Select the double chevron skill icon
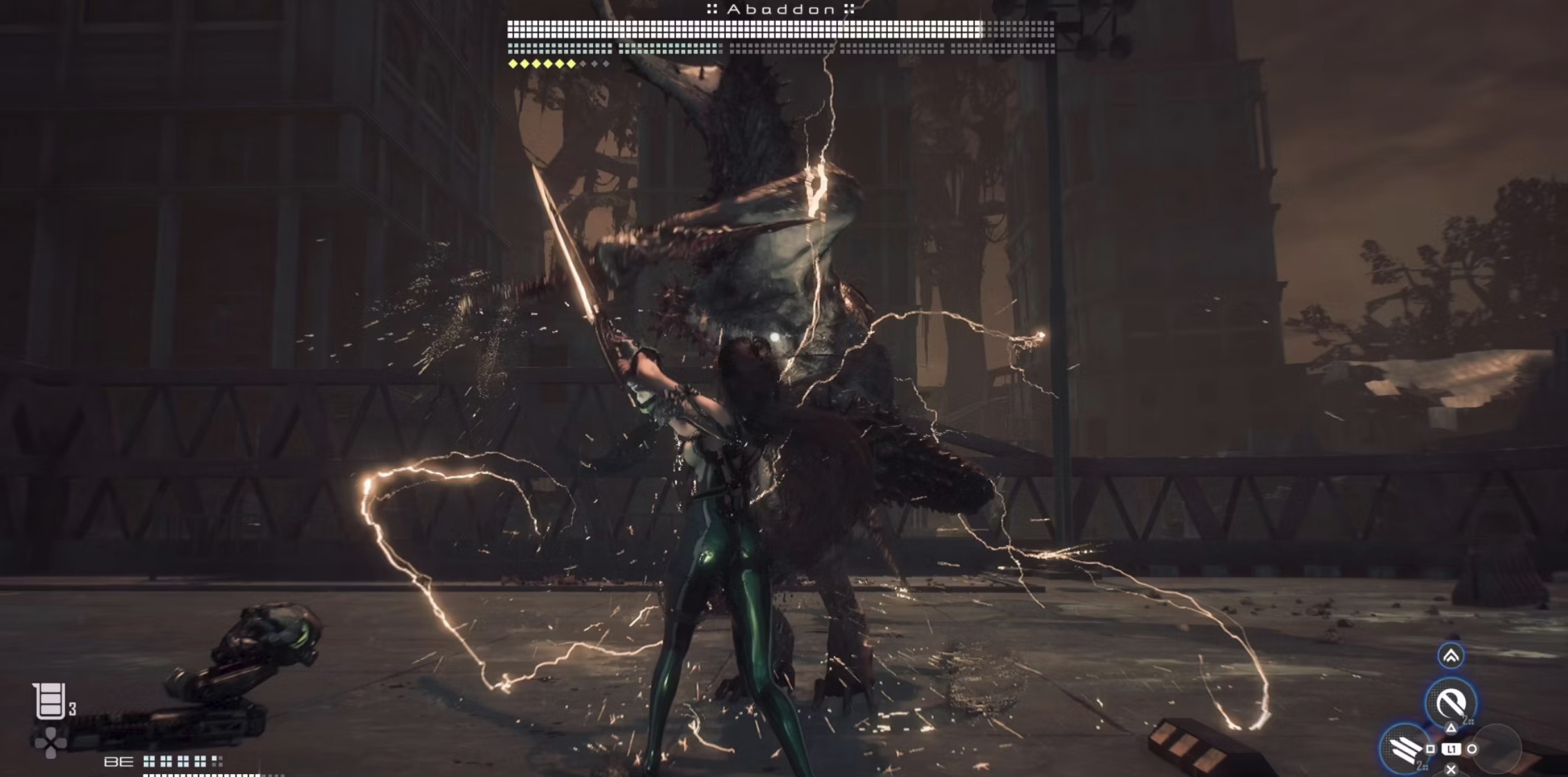This screenshot has height=777, width=1568. click(x=1450, y=655)
